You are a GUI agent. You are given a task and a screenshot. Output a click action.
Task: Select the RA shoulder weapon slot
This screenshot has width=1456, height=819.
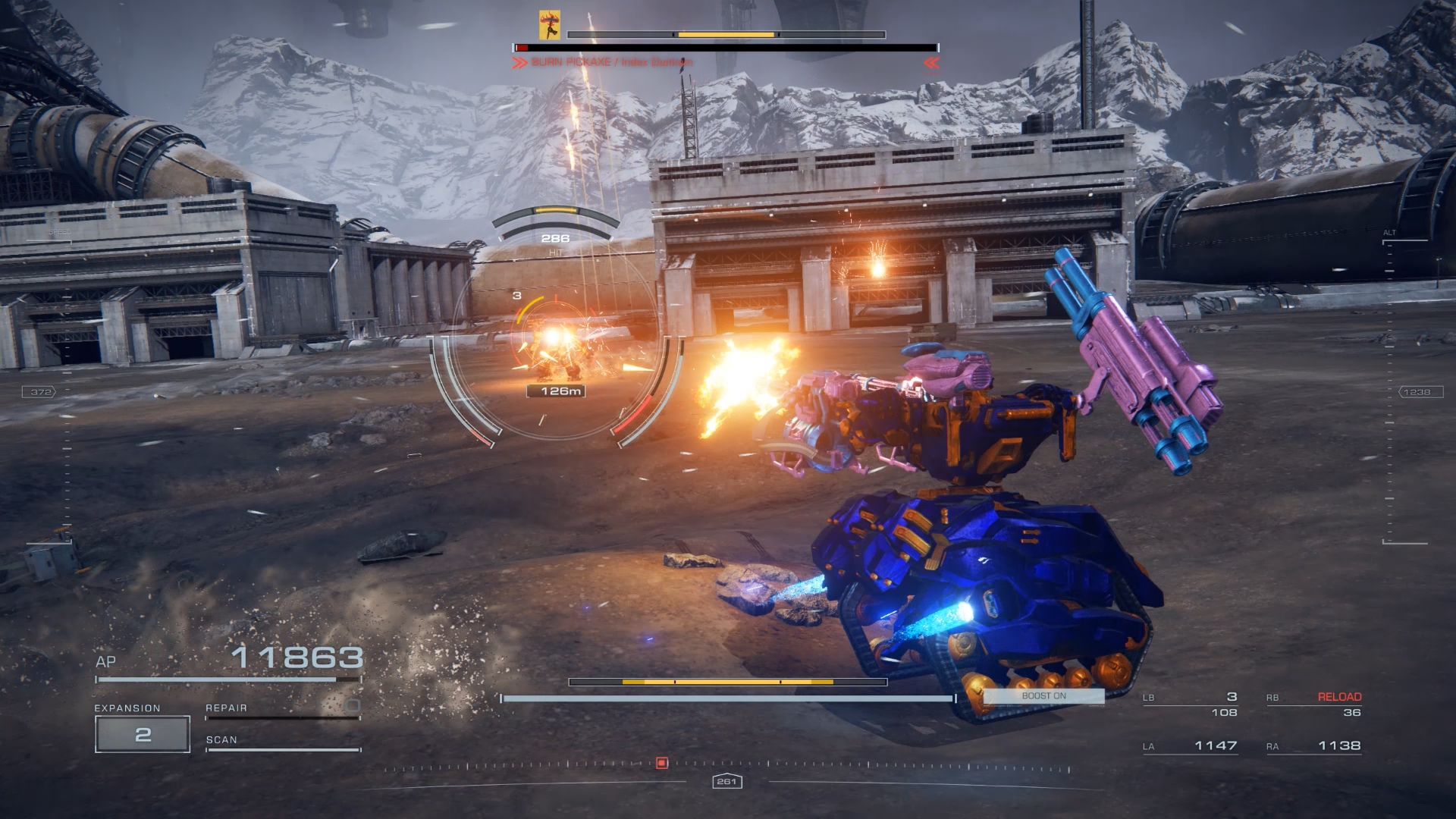coord(1313,746)
